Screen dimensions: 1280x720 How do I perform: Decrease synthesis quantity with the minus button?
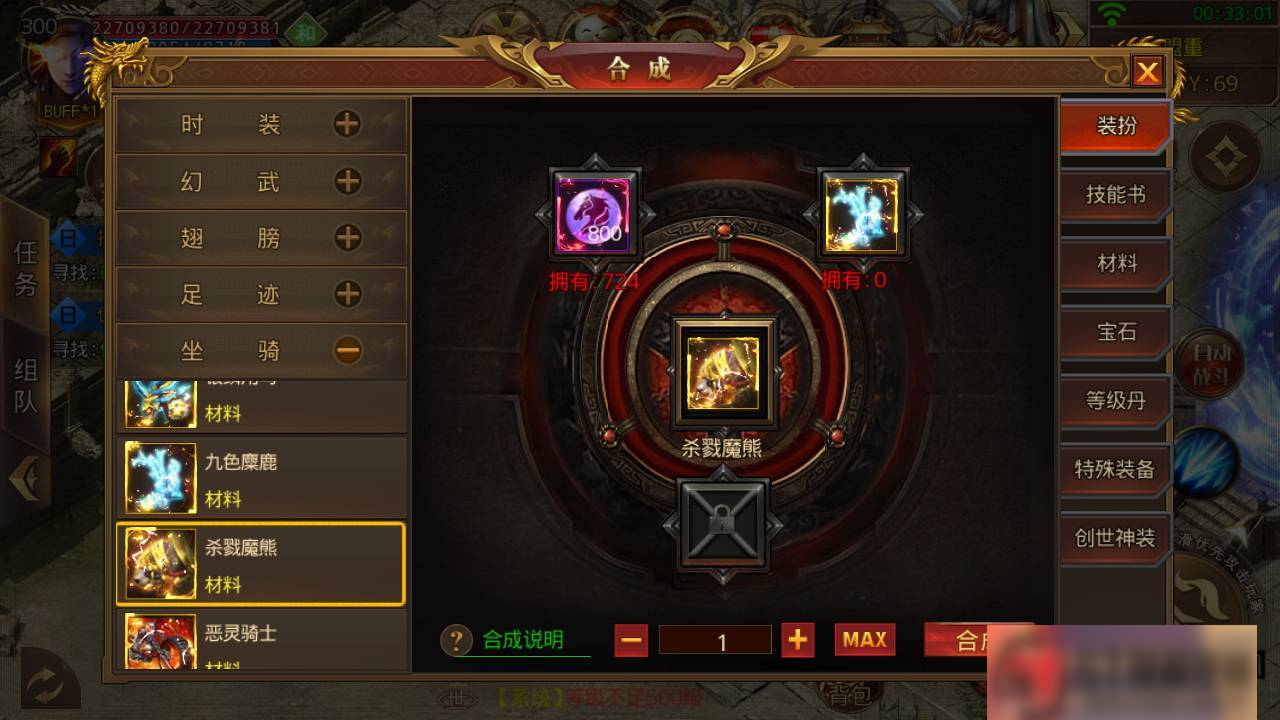(x=631, y=640)
